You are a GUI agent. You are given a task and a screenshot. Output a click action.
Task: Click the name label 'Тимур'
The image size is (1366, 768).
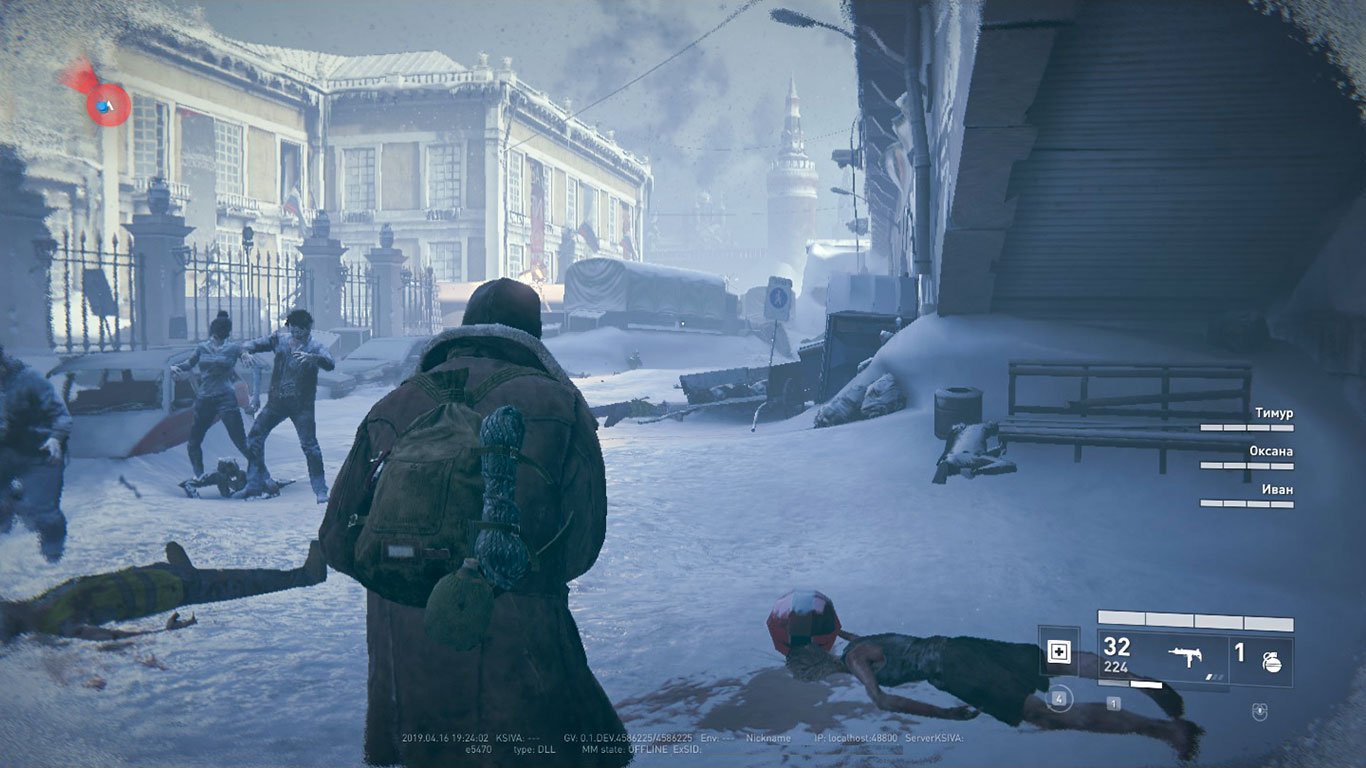1274,413
